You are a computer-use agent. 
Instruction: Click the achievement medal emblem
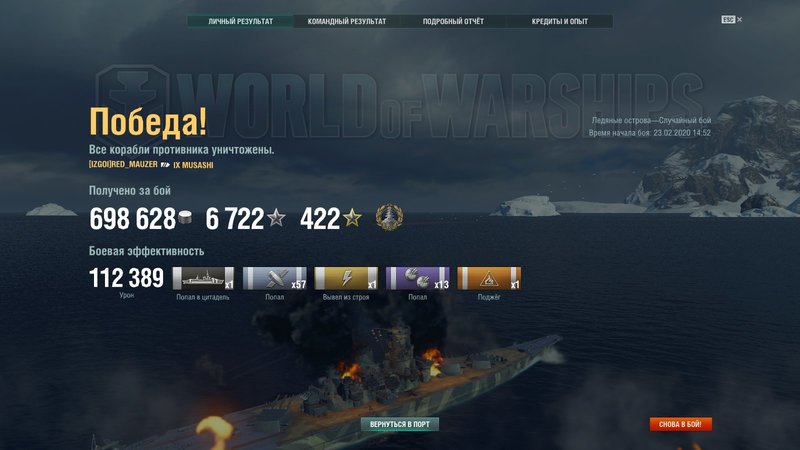tap(388, 217)
